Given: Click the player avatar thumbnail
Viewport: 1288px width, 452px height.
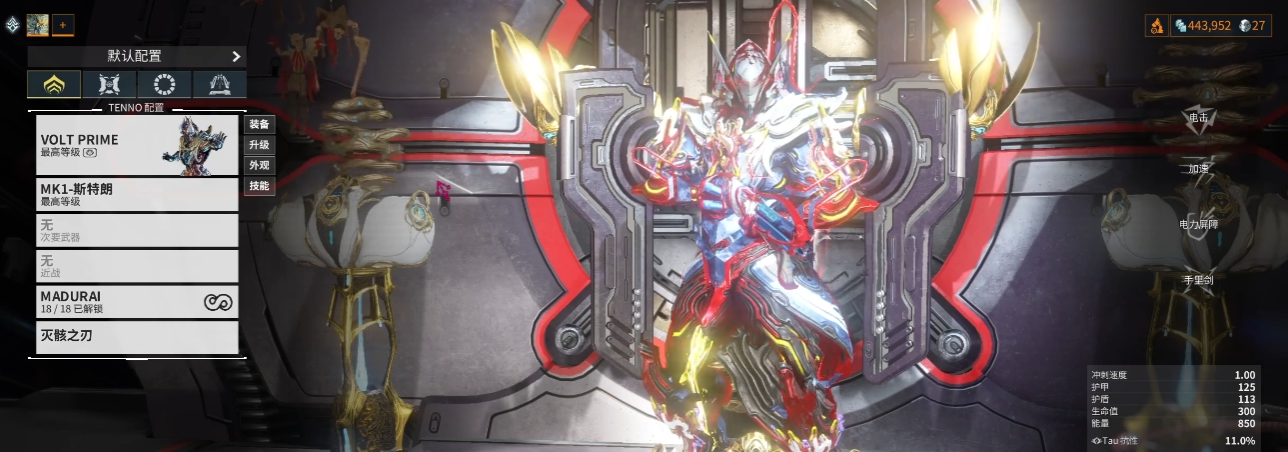Looking at the screenshot, I should [x=38, y=24].
